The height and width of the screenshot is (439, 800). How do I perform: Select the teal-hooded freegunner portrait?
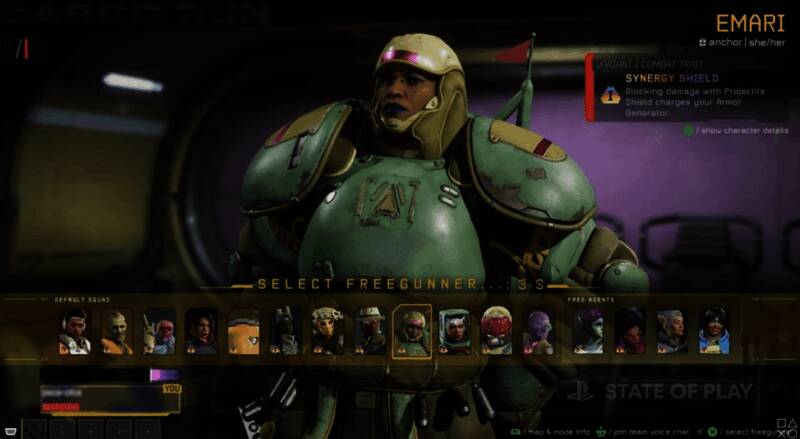tap(454, 331)
